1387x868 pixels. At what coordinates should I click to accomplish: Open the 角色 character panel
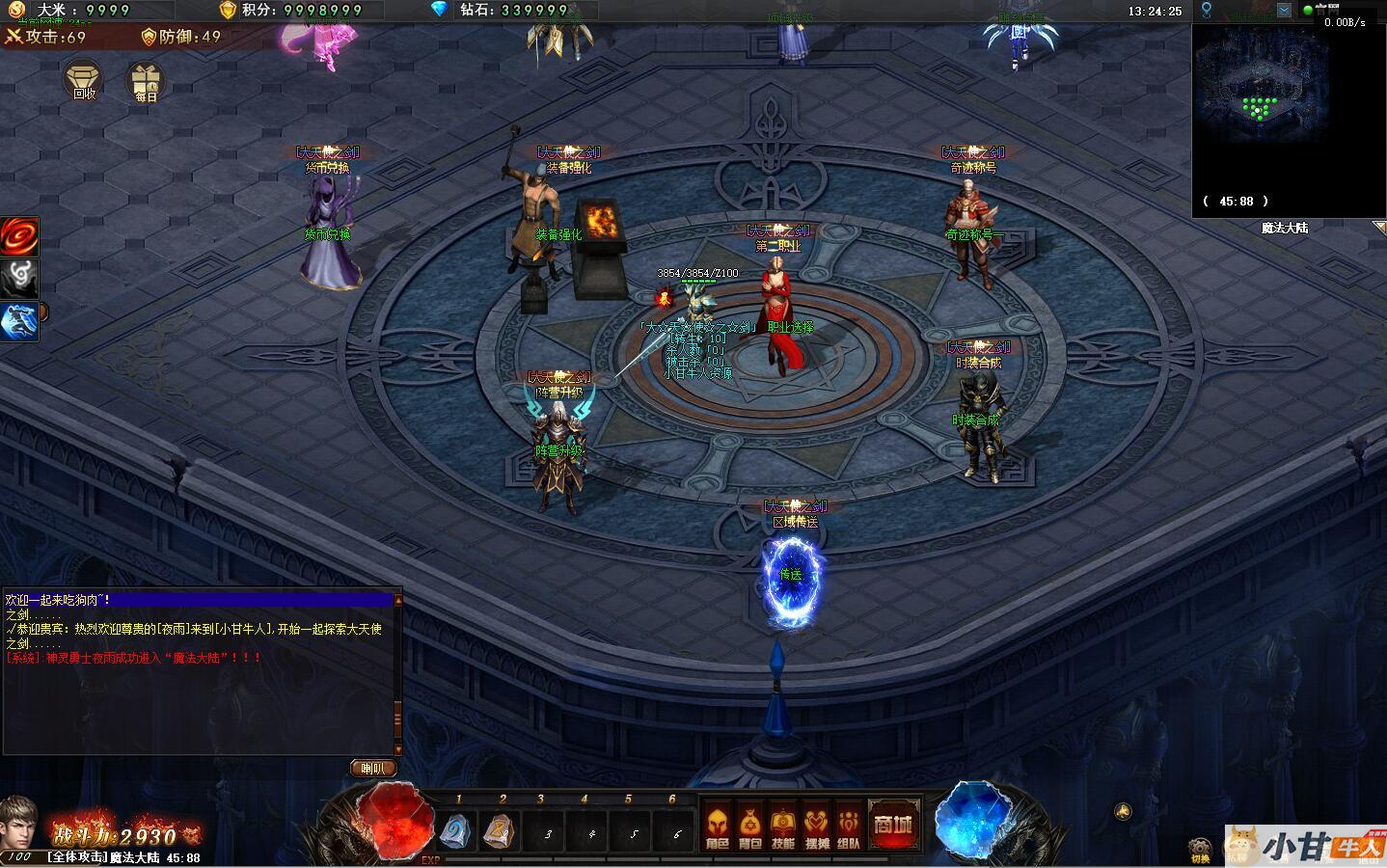(x=717, y=827)
